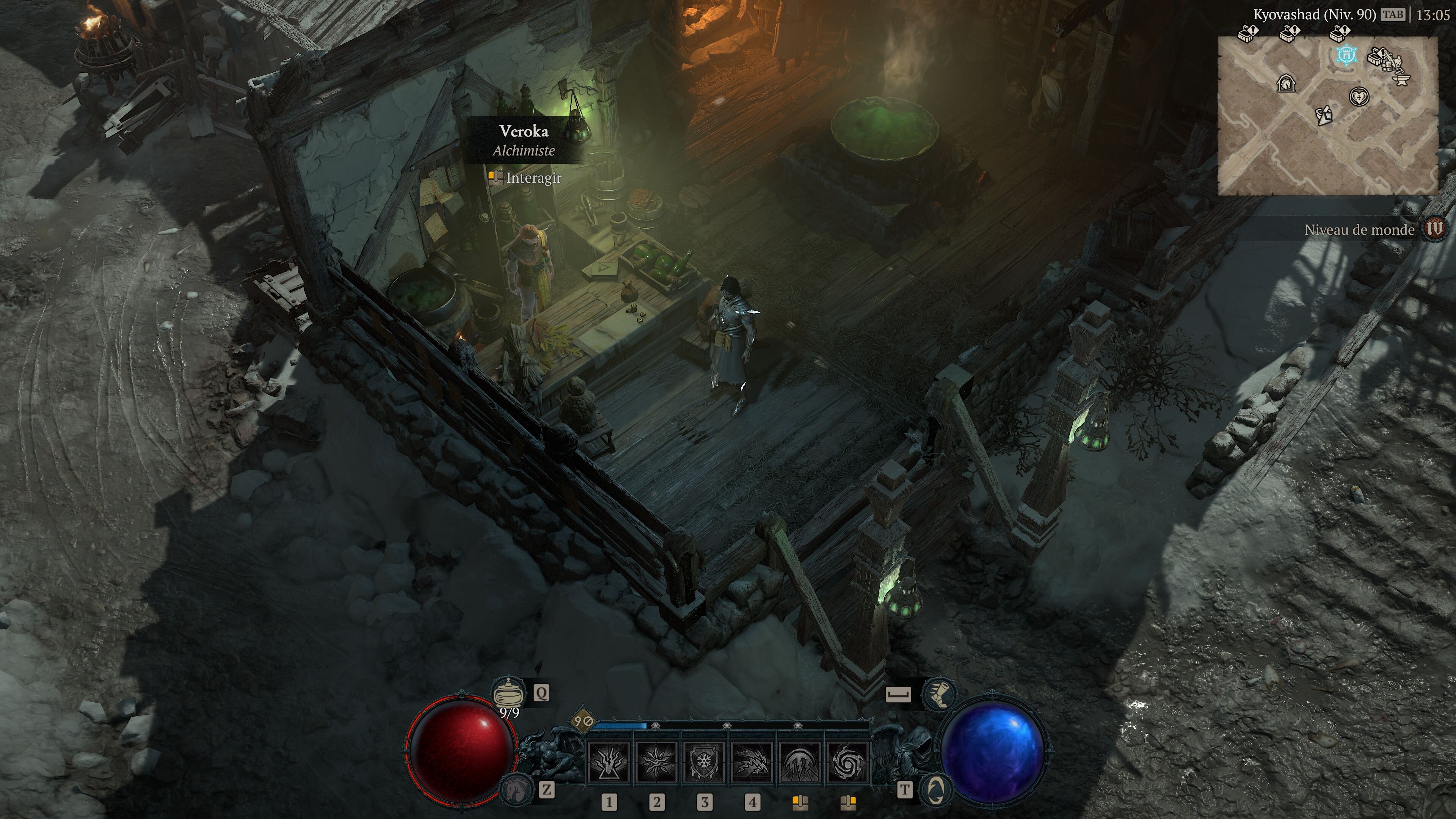Interact with Veroka the Alchimiste prompt

525,178
